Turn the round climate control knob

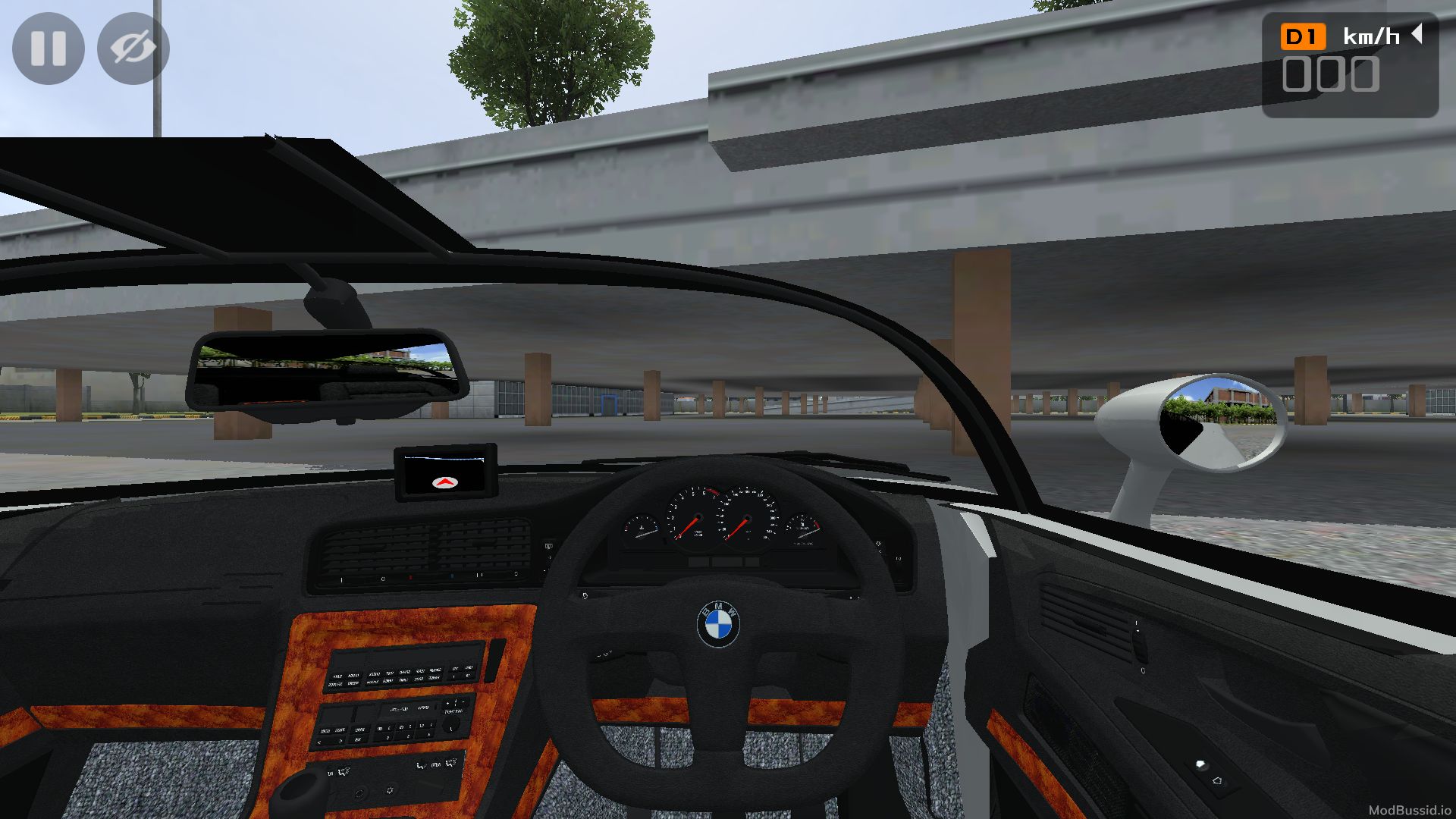click(359, 795)
